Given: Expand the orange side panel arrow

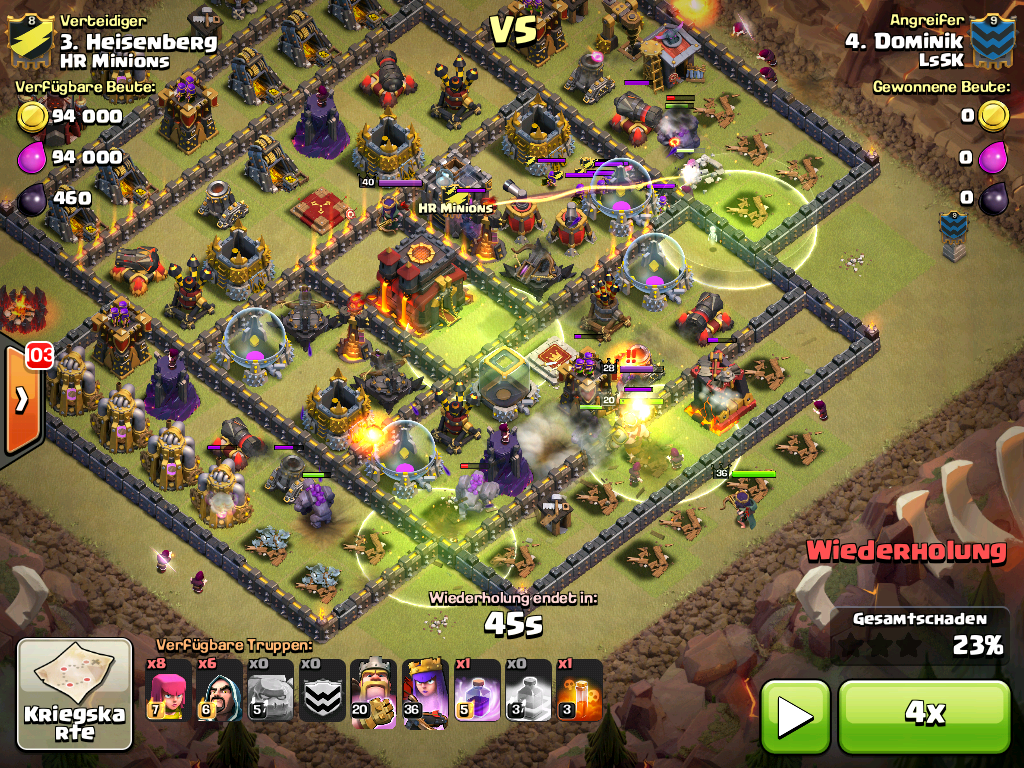Looking at the screenshot, I should (21, 400).
